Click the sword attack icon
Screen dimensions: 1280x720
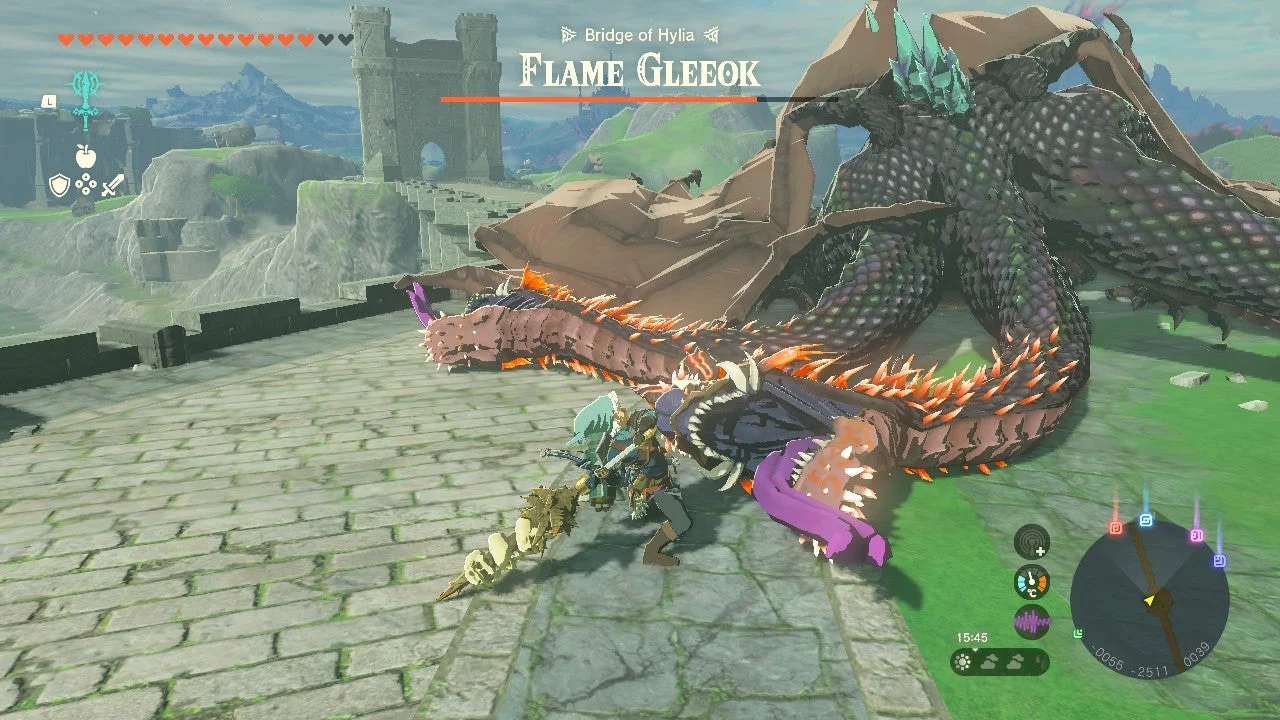coord(112,184)
